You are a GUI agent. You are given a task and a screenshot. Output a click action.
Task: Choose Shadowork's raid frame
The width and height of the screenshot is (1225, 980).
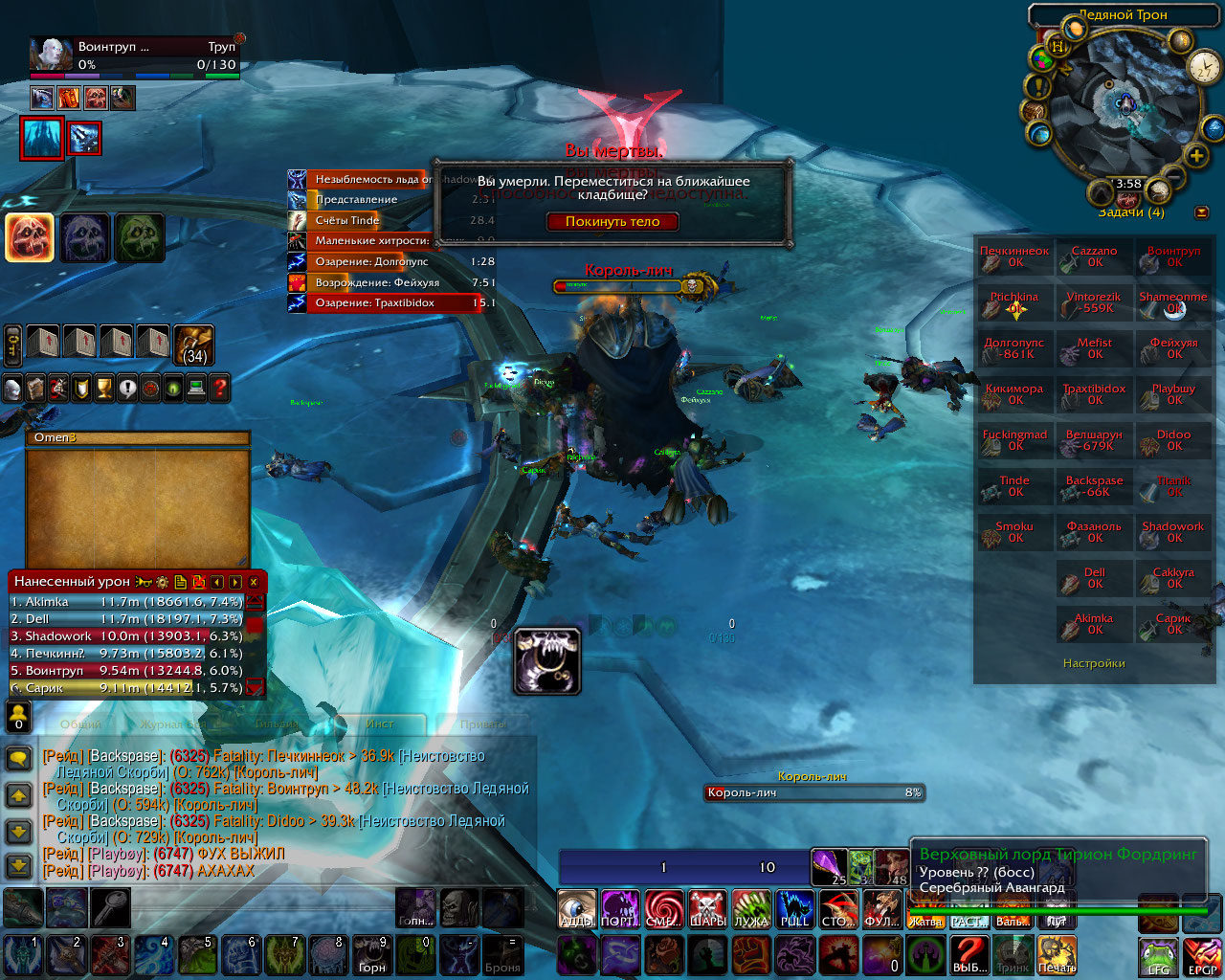coord(1173,532)
